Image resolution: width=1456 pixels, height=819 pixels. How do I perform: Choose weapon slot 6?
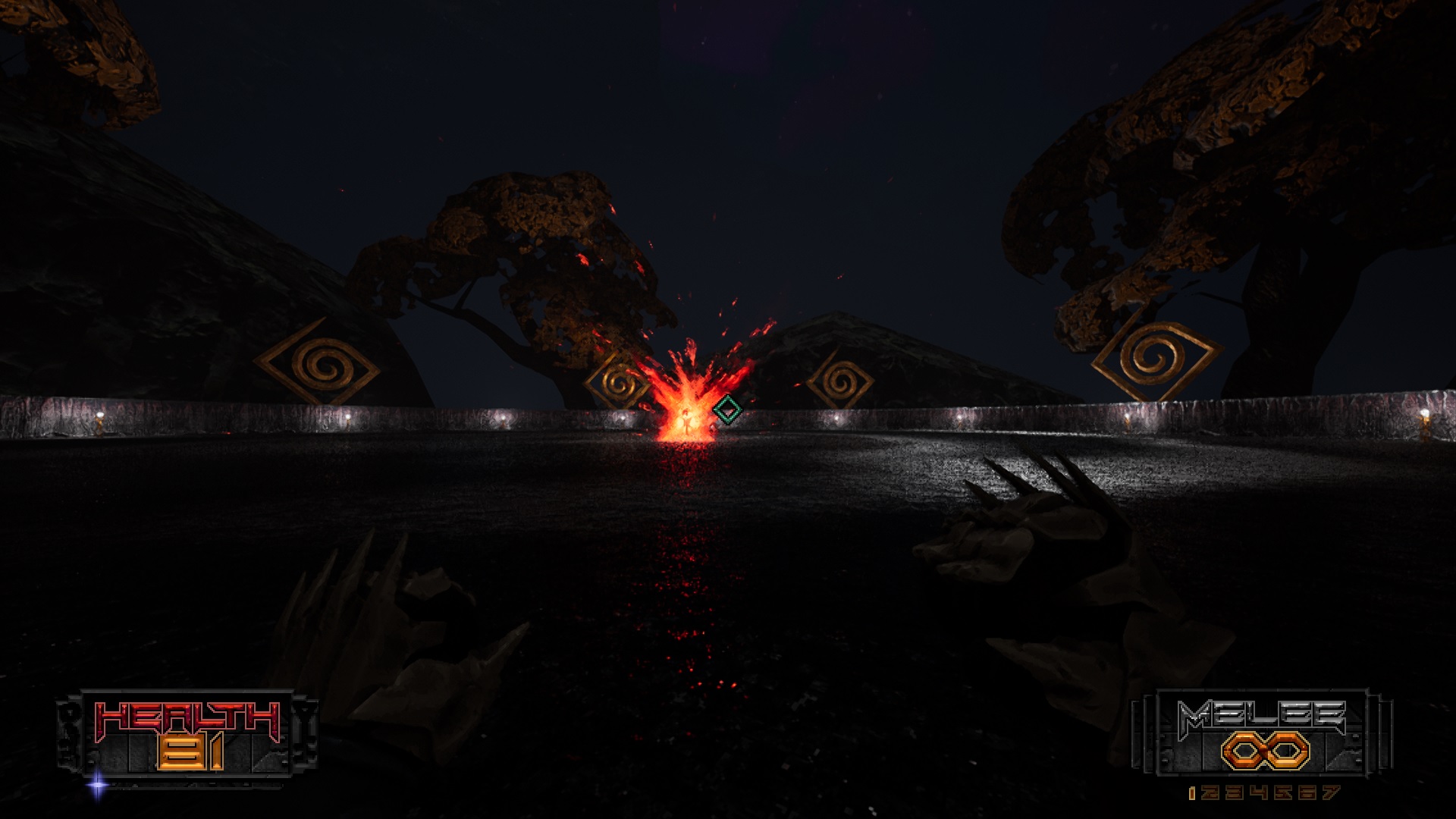click(x=1306, y=793)
